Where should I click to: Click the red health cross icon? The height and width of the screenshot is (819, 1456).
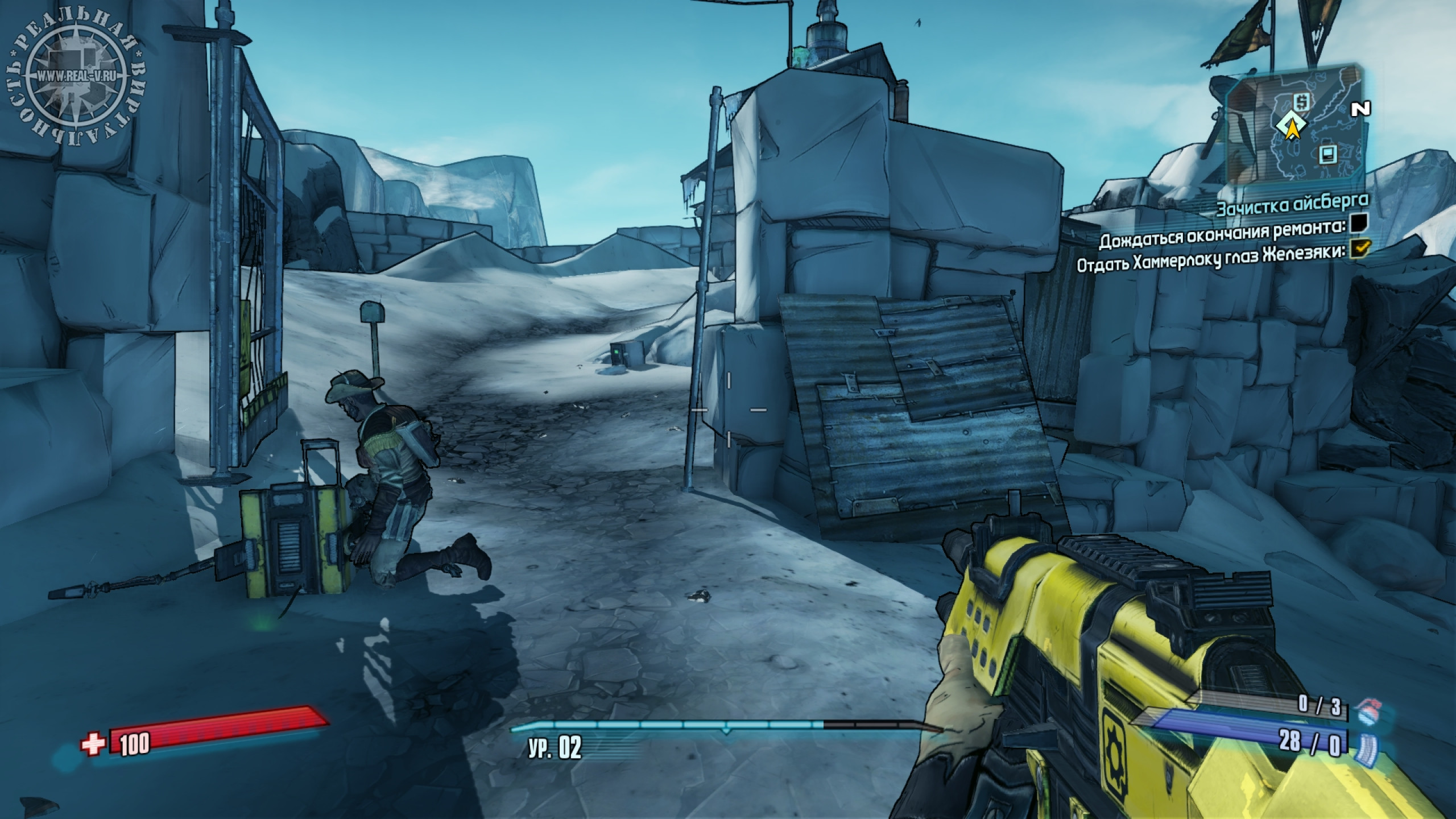(93, 744)
